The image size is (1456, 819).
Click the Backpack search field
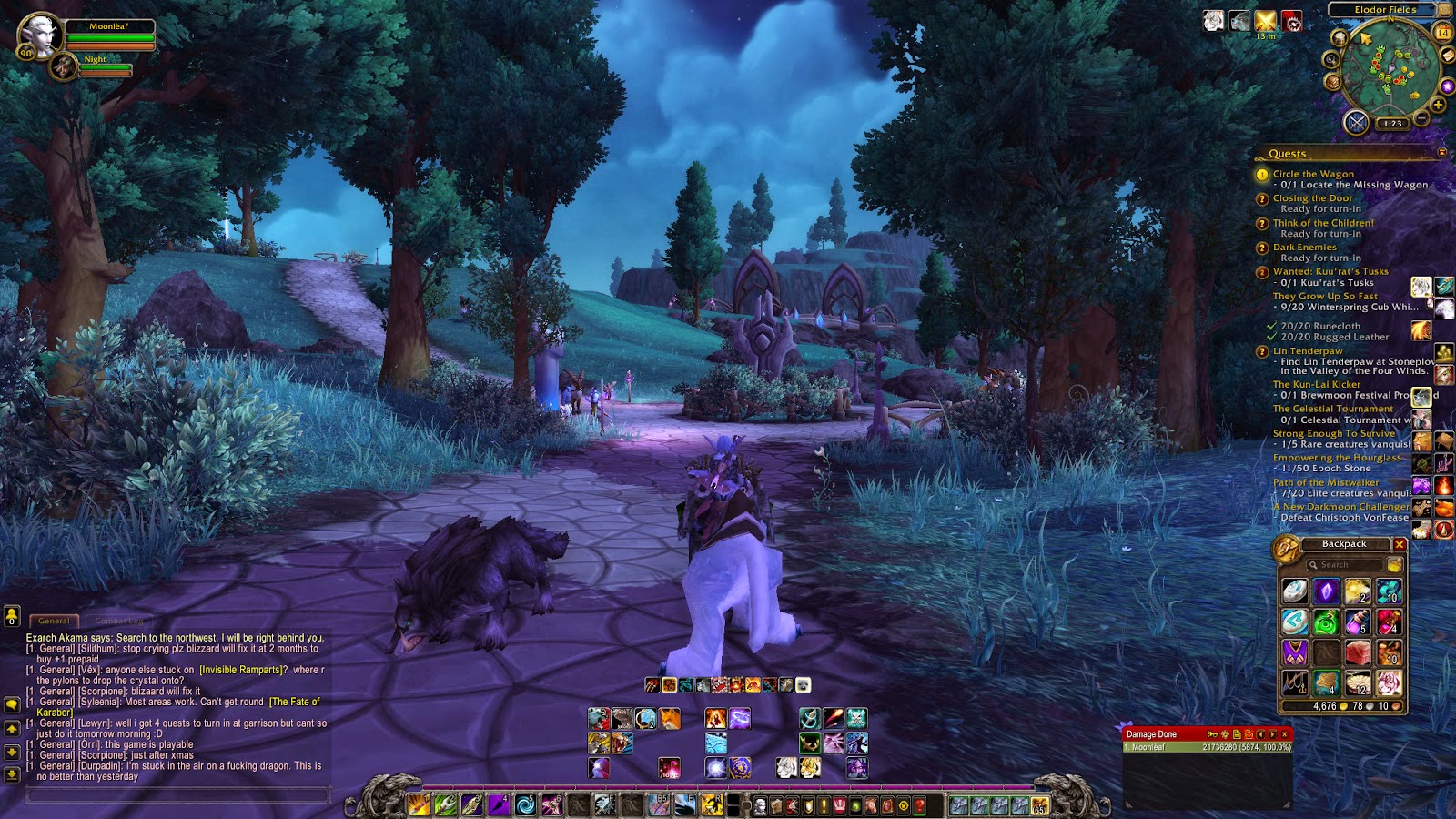tap(1345, 565)
